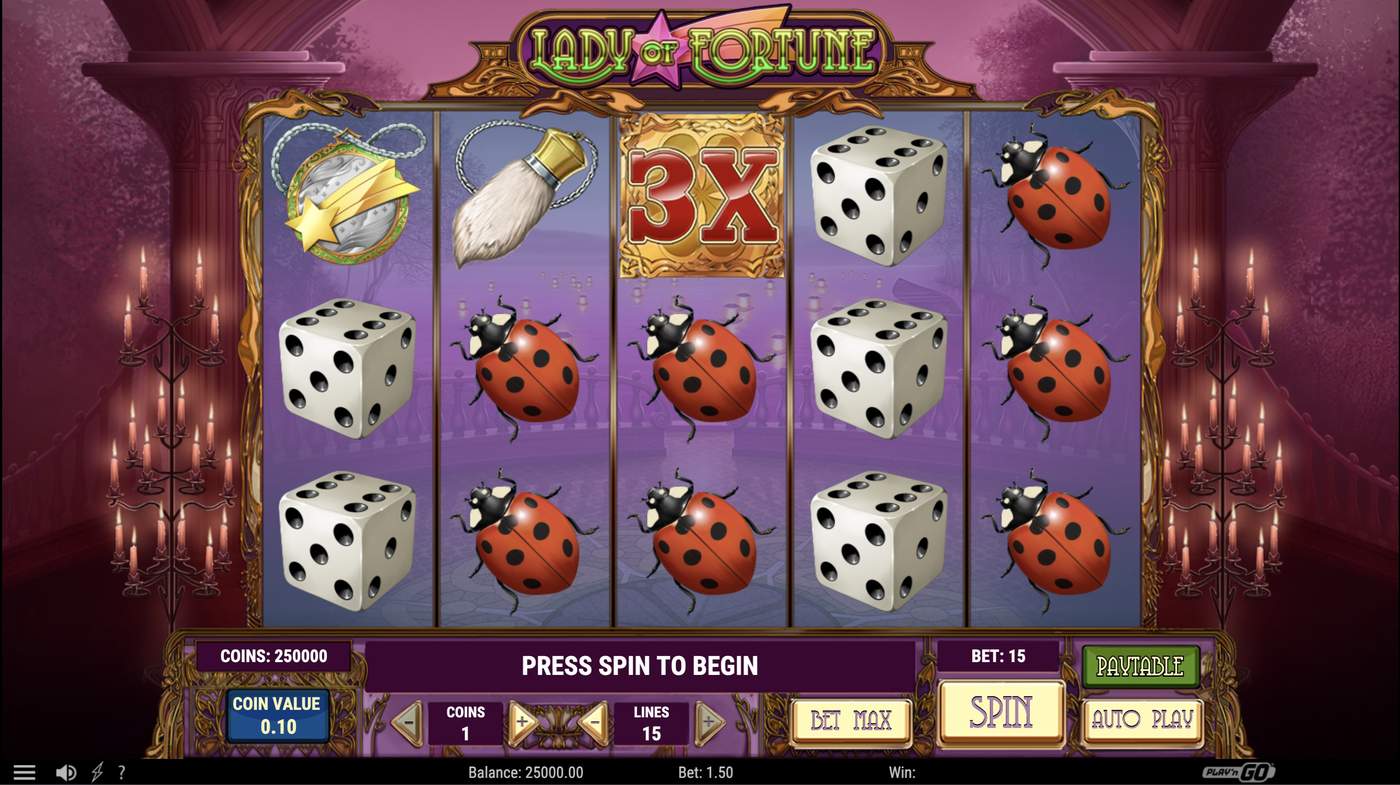Decrease coins with the minus arrow

click(x=405, y=720)
